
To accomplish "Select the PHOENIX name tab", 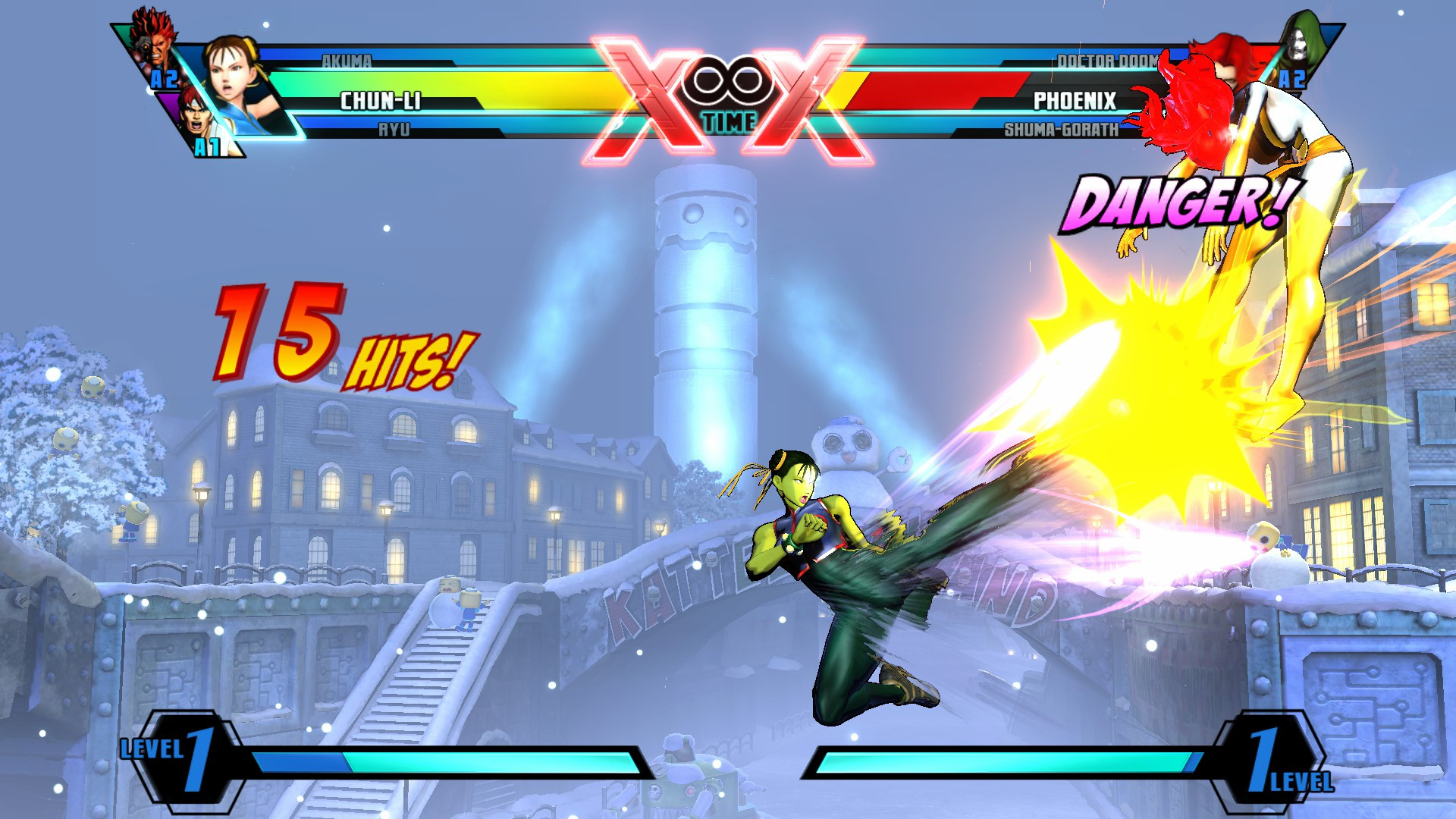I will pos(1075,98).
